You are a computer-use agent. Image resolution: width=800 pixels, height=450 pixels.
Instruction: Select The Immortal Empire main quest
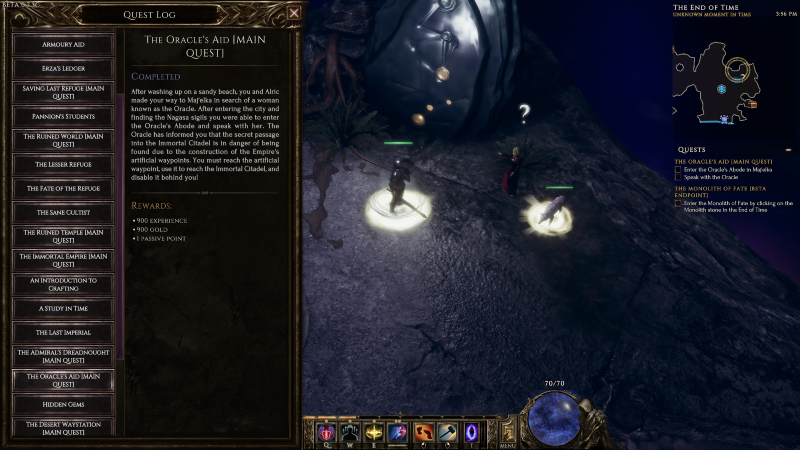click(62, 260)
